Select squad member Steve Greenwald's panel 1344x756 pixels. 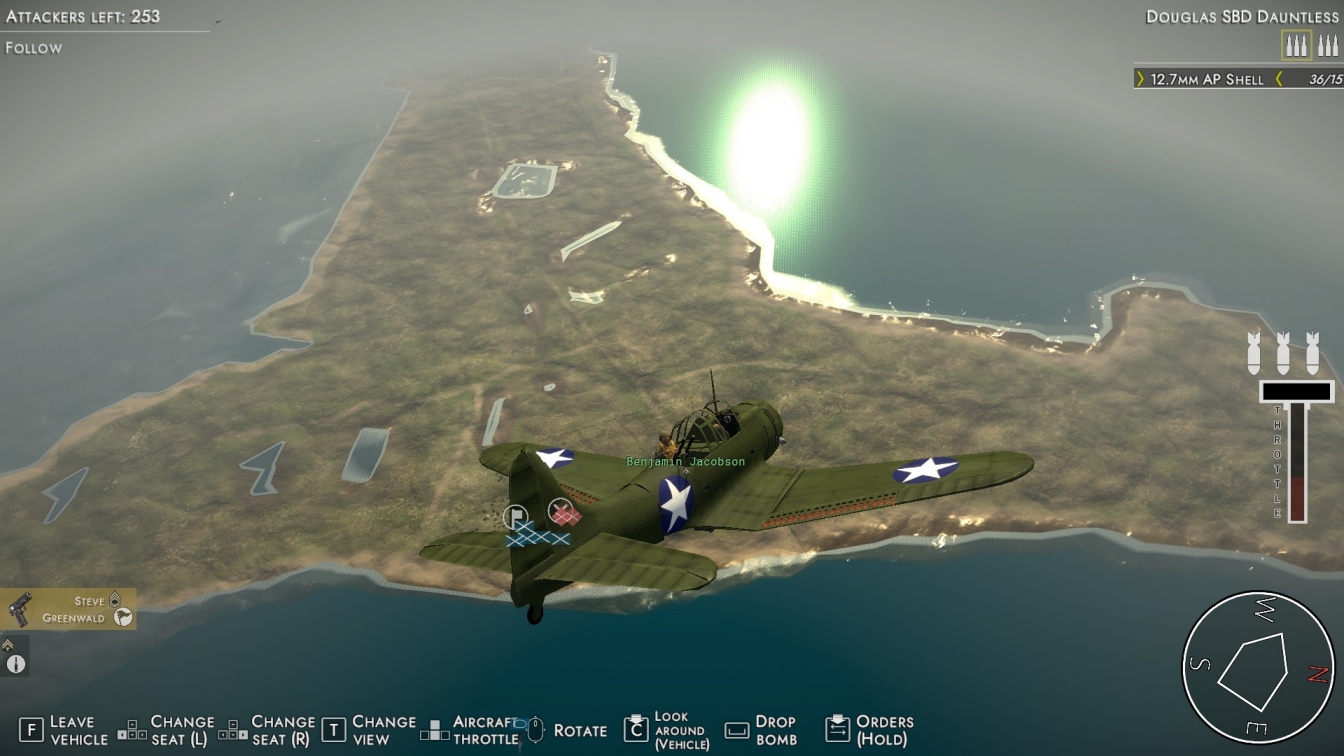68,609
